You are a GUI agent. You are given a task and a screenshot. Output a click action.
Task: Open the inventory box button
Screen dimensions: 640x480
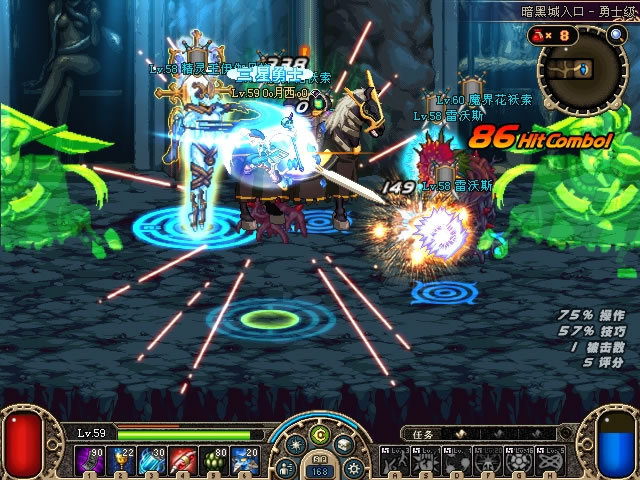click(343, 446)
